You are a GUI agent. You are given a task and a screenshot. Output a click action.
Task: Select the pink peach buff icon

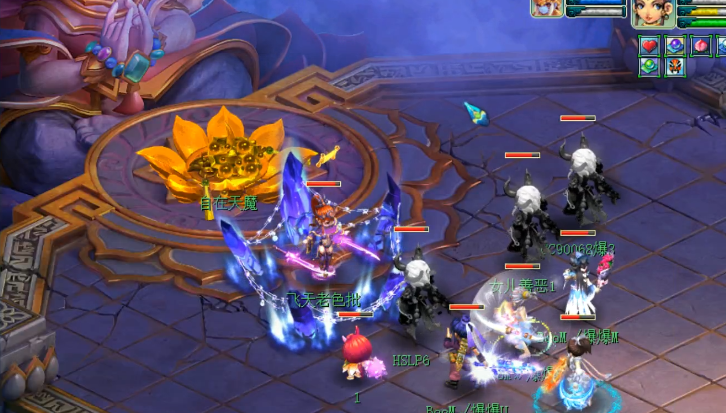pyautogui.click(x=700, y=46)
